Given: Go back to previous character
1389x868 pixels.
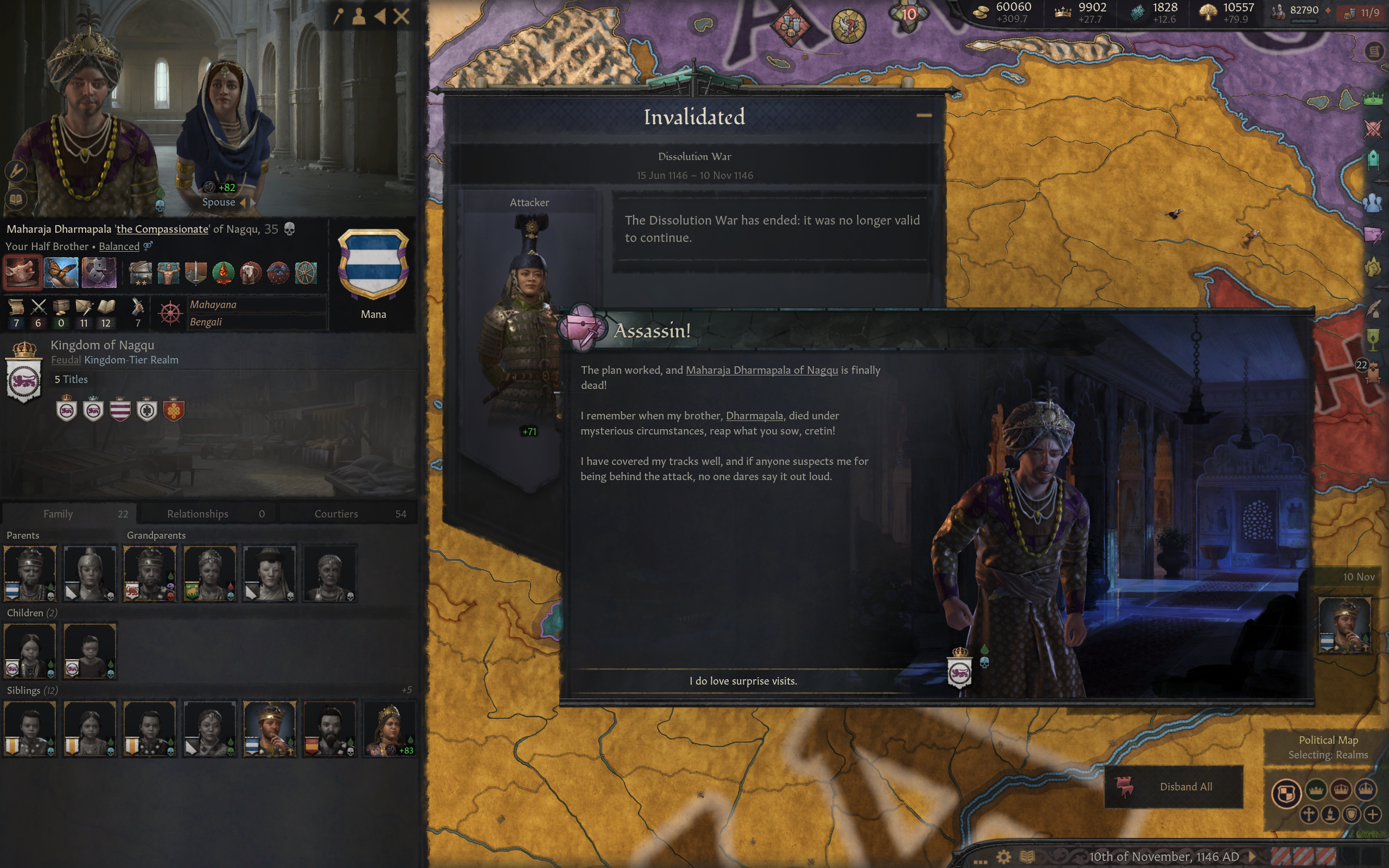Looking at the screenshot, I should (x=380, y=16).
